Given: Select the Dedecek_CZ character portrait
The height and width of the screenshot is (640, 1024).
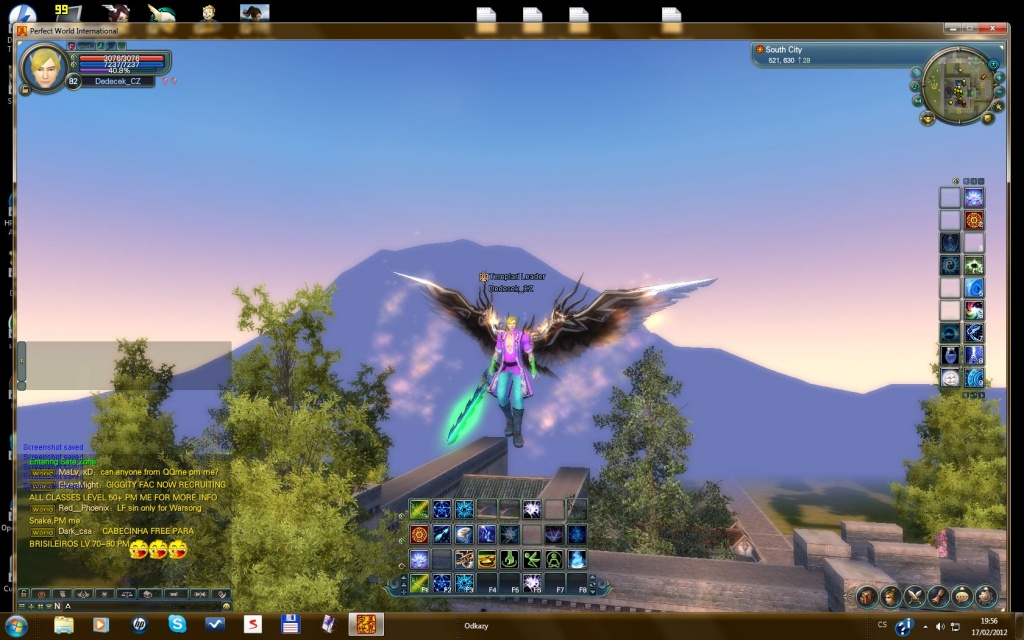Looking at the screenshot, I should click(x=45, y=67).
